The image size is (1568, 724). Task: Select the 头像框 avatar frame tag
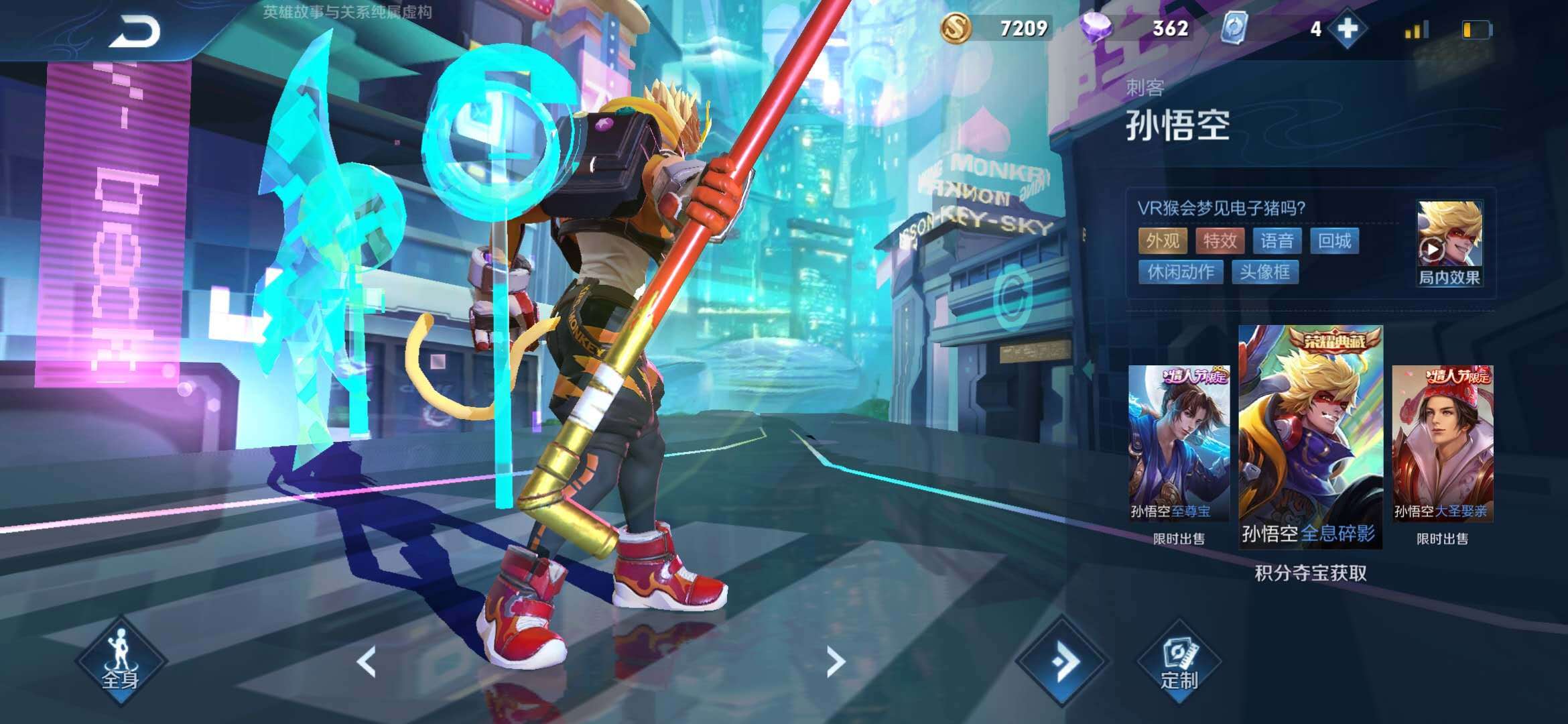tap(1264, 271)
